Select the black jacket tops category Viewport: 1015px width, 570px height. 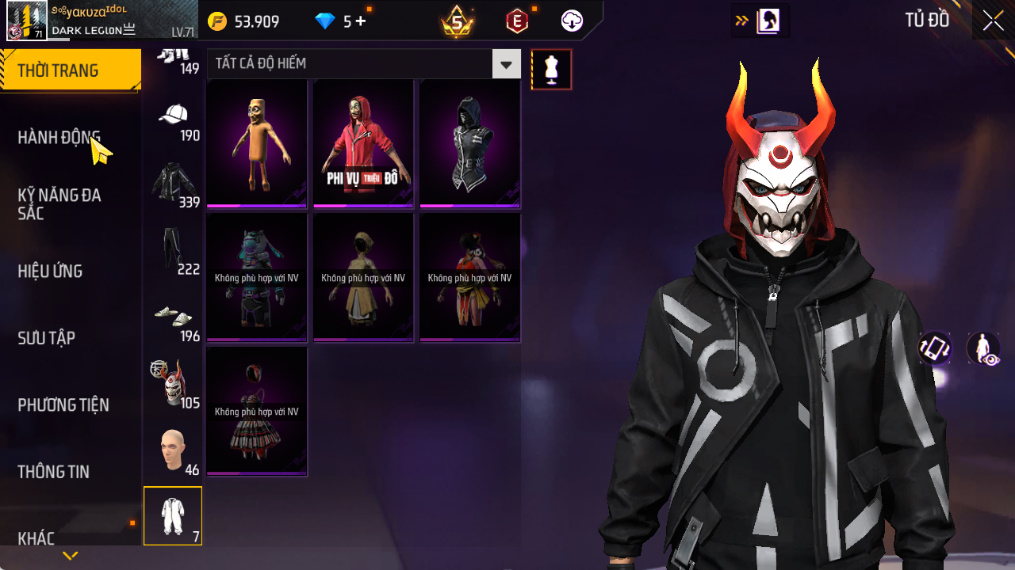(x=173, y=183)
